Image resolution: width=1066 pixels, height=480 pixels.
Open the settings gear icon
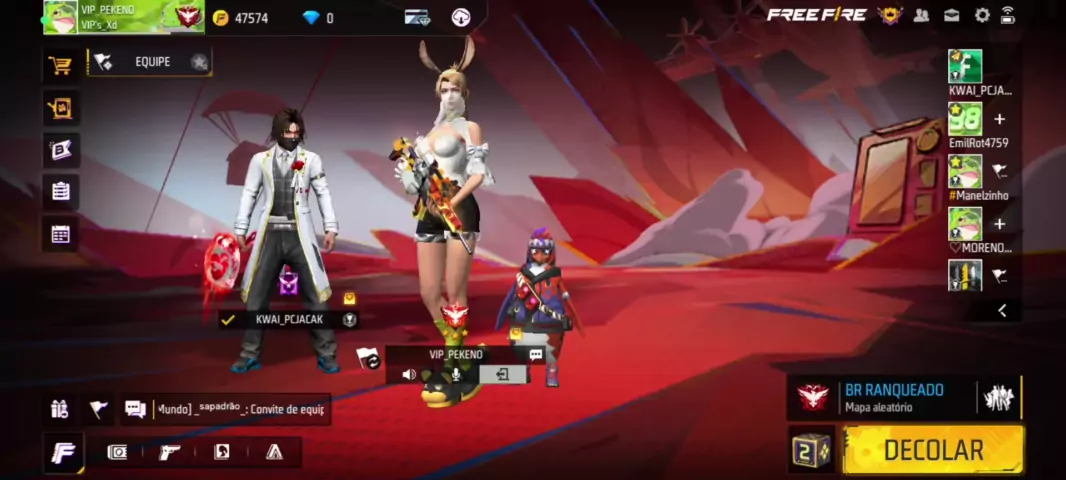tap(982, 15)
